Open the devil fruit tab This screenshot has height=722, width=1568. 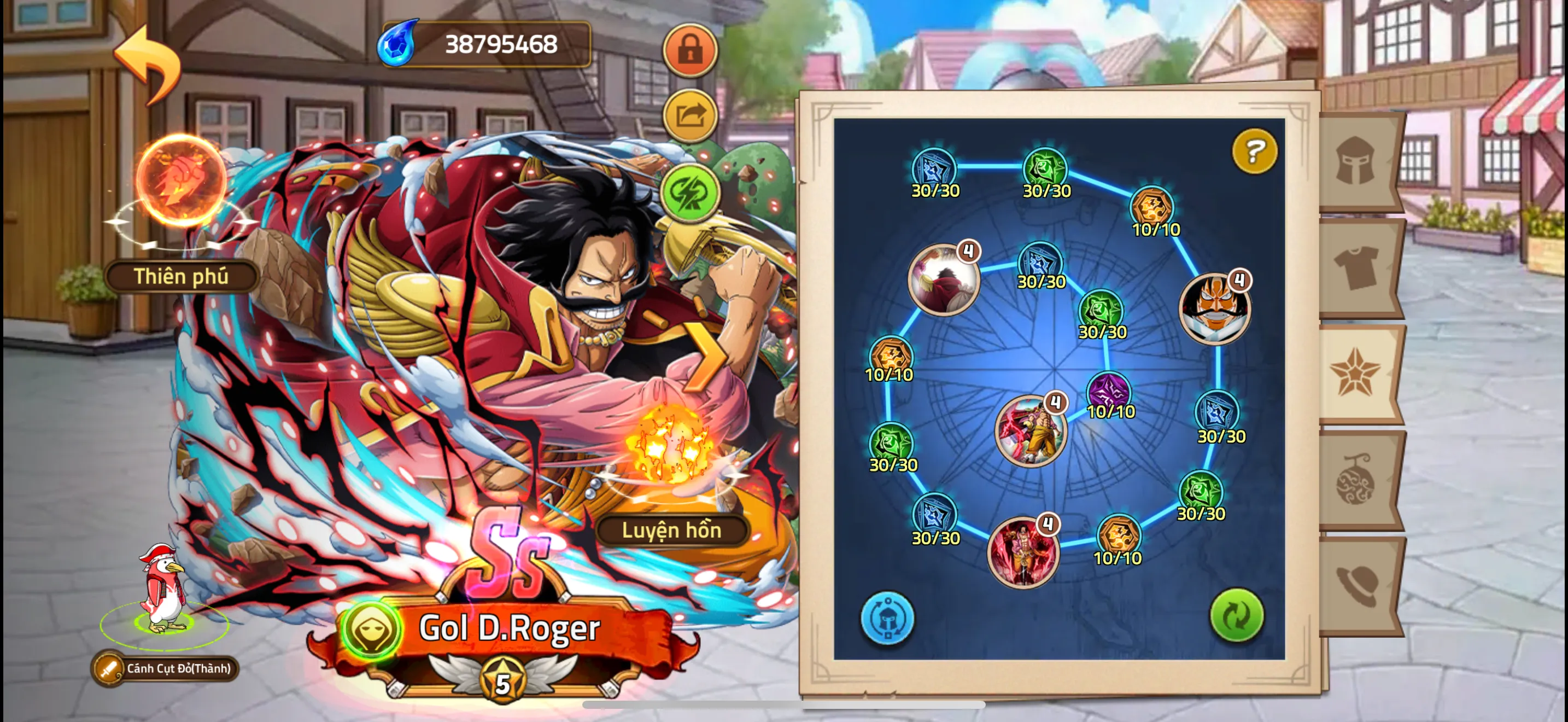click(1357, 480)
